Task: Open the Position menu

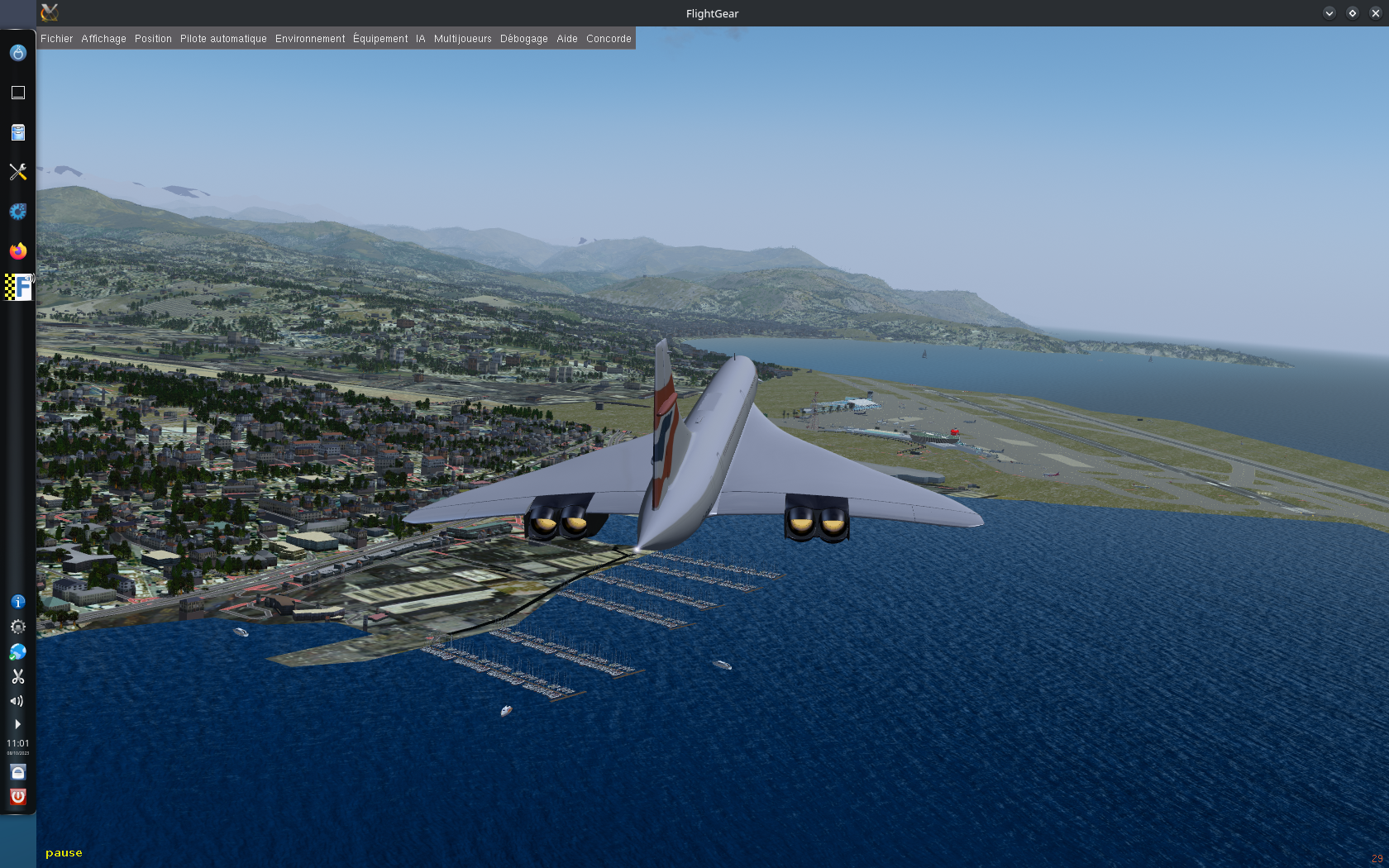Action: [153, 39]
